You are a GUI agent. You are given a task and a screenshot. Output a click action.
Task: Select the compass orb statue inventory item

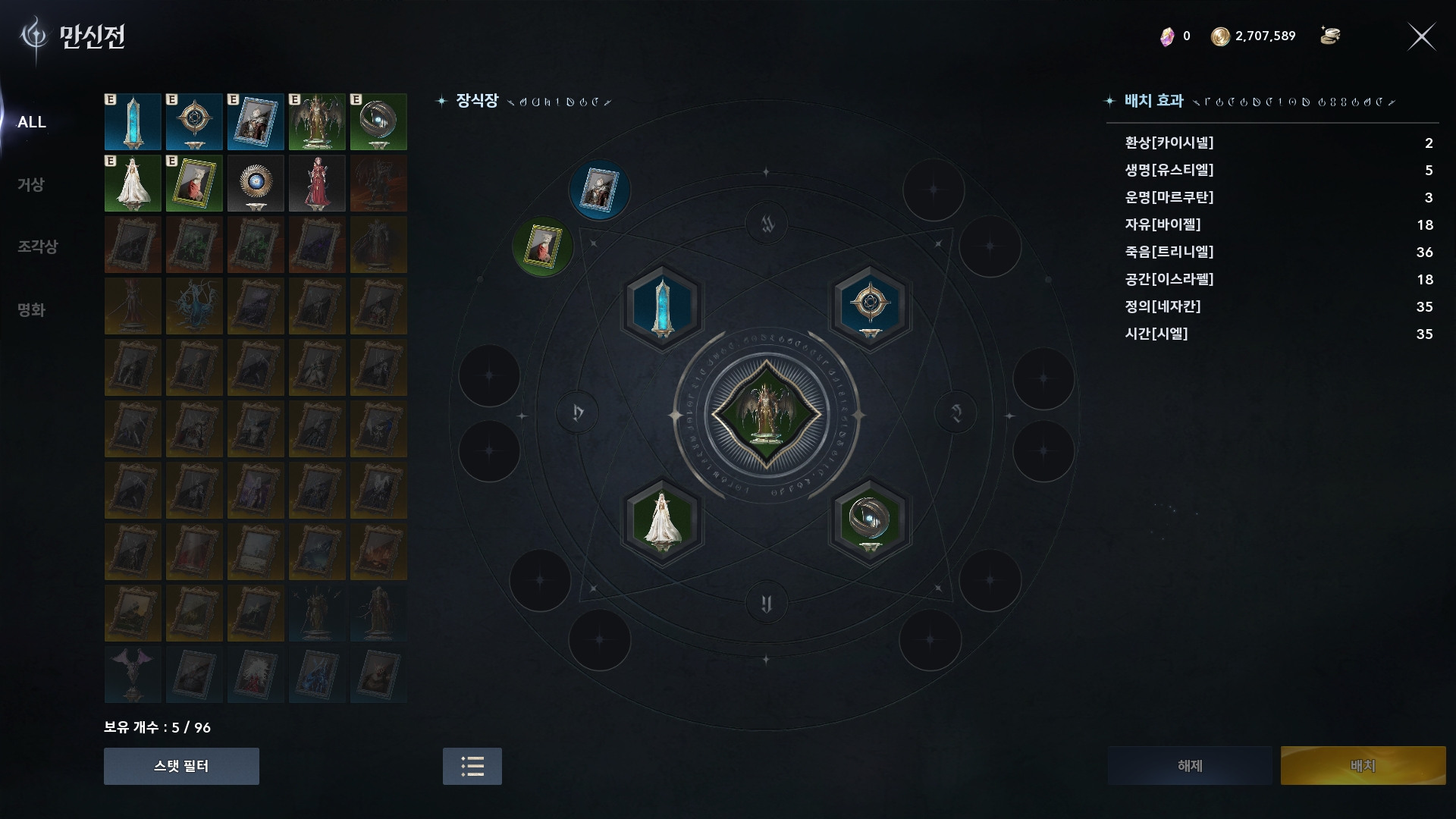(194, 122)
